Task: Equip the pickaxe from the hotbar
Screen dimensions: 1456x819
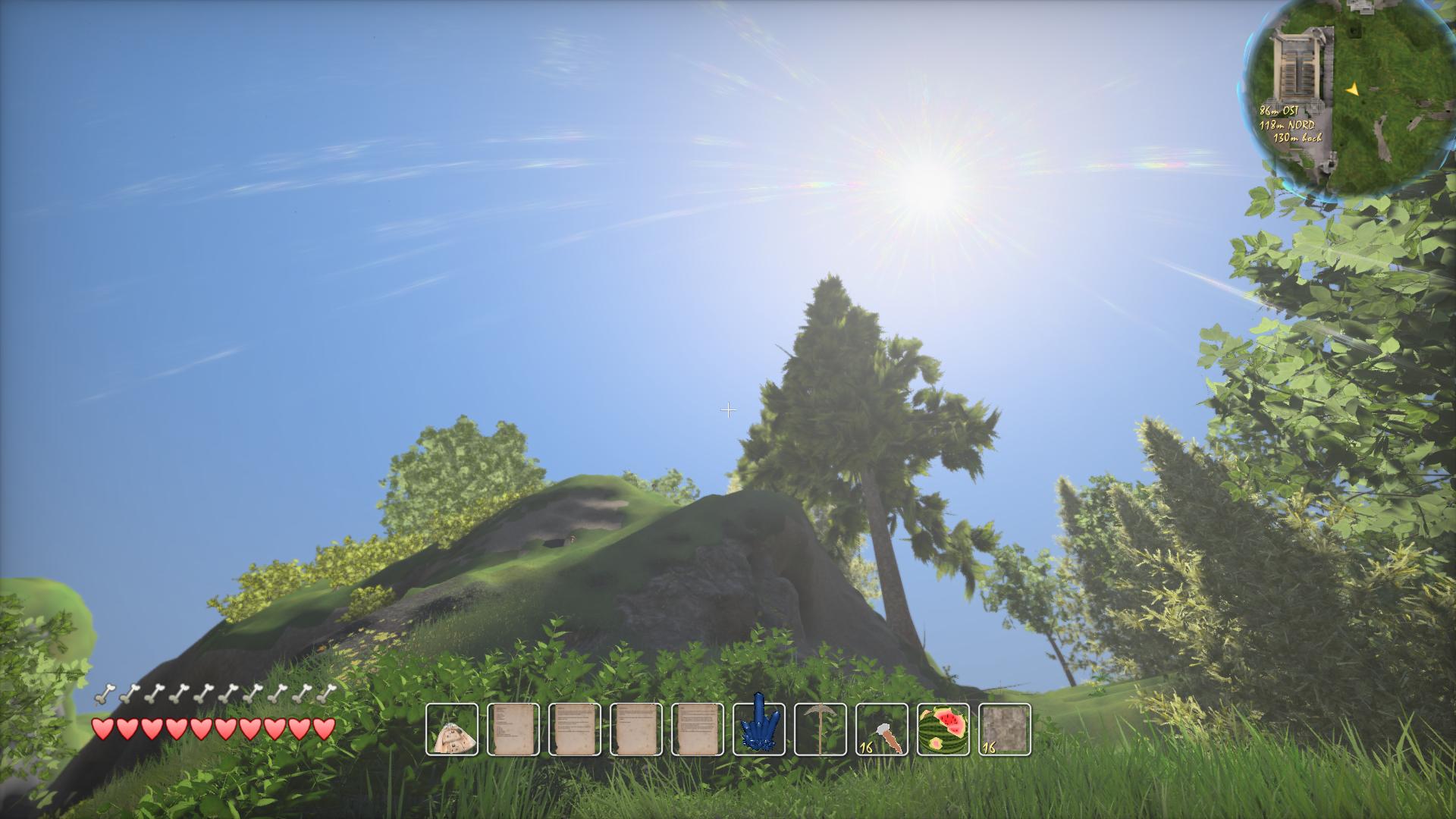Action: pos(821,730)
